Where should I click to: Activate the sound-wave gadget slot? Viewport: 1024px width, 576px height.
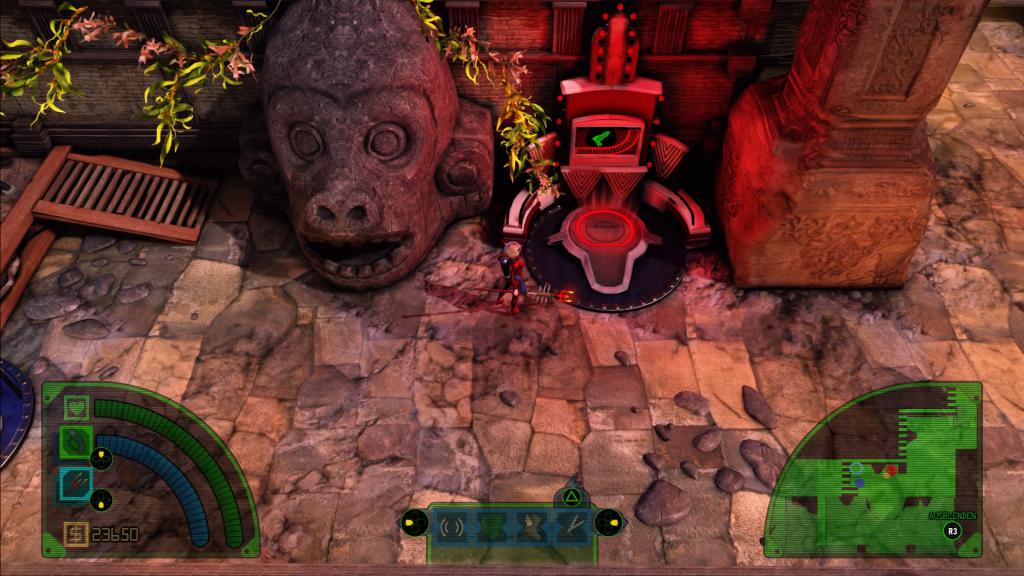tap(449, 525)
